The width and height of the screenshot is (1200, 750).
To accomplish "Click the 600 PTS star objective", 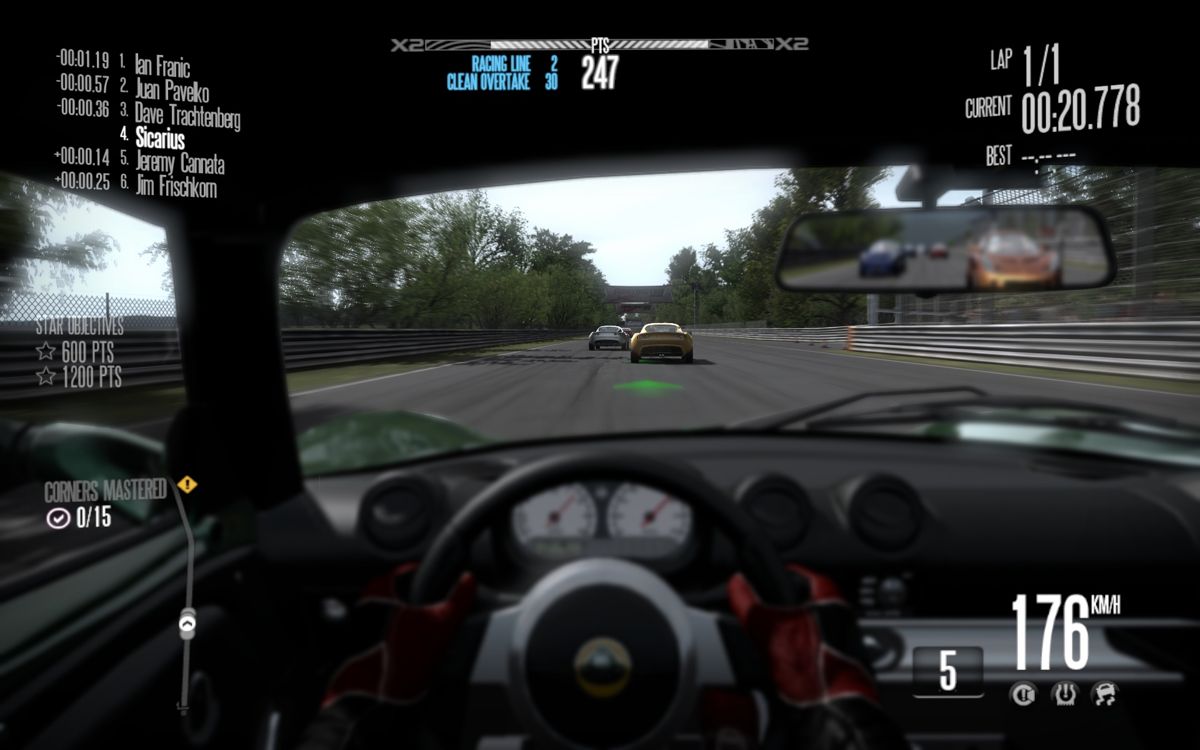I will (79, 352).
